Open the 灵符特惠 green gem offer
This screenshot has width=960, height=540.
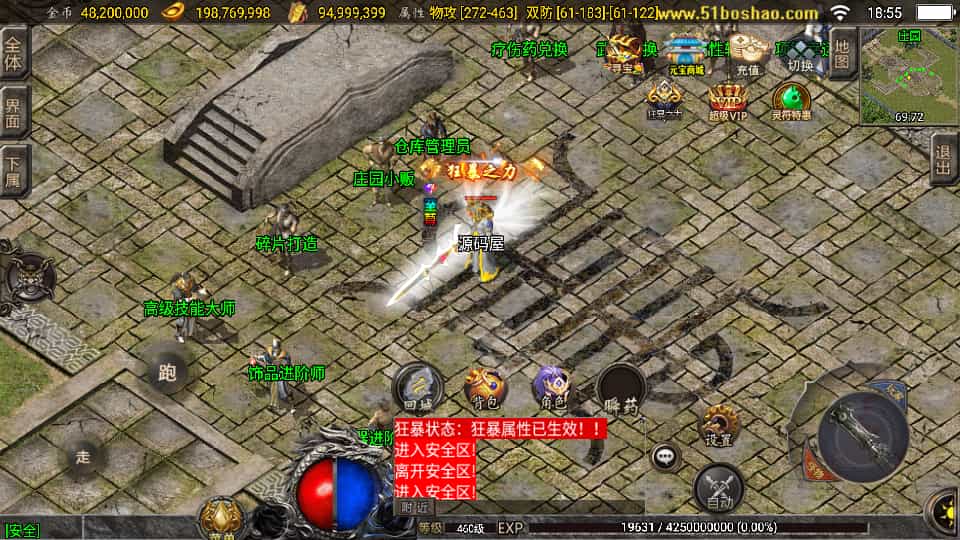(x=791, y=102)
